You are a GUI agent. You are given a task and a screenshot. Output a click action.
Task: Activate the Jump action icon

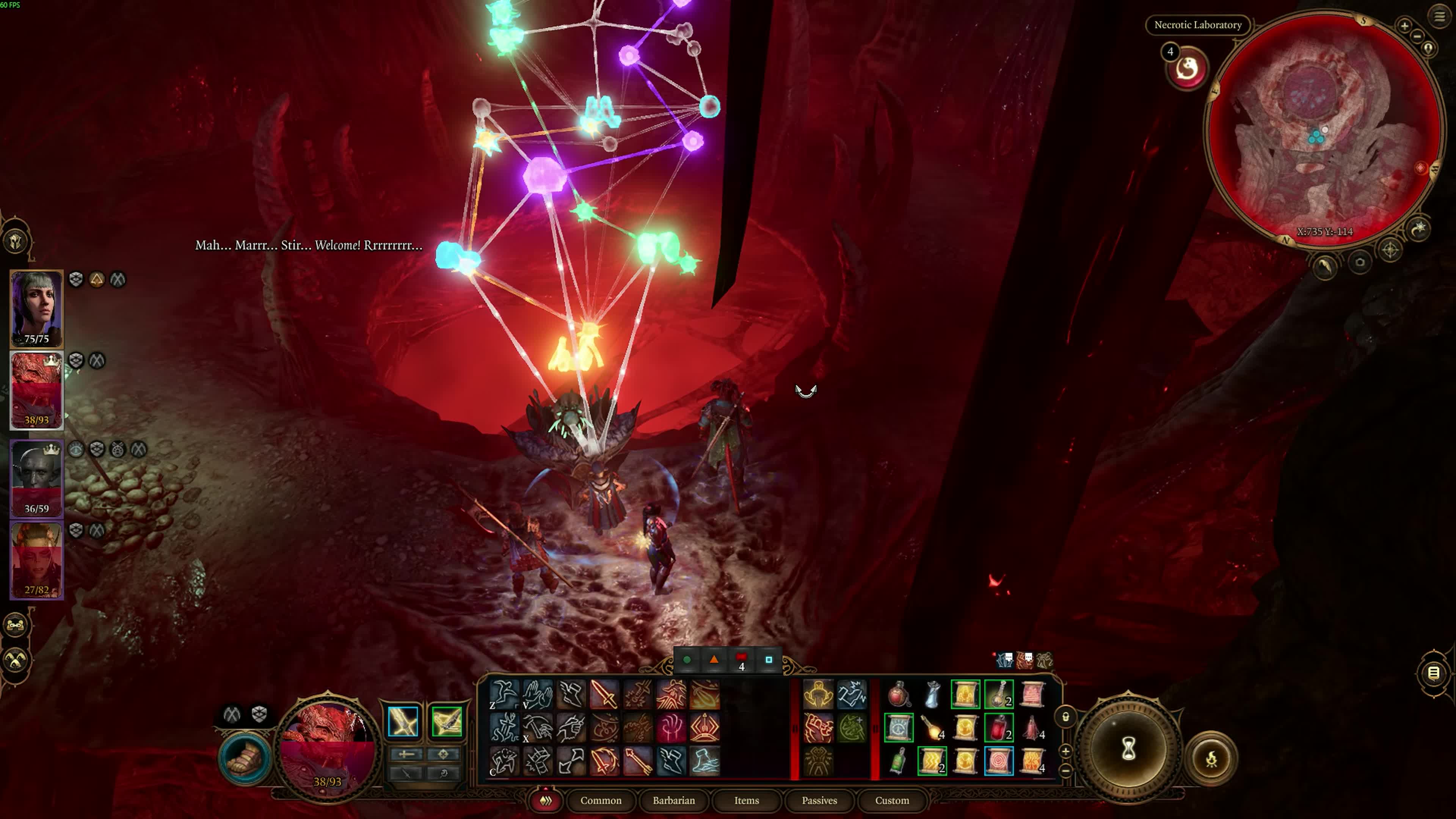(x=504, y=694)
